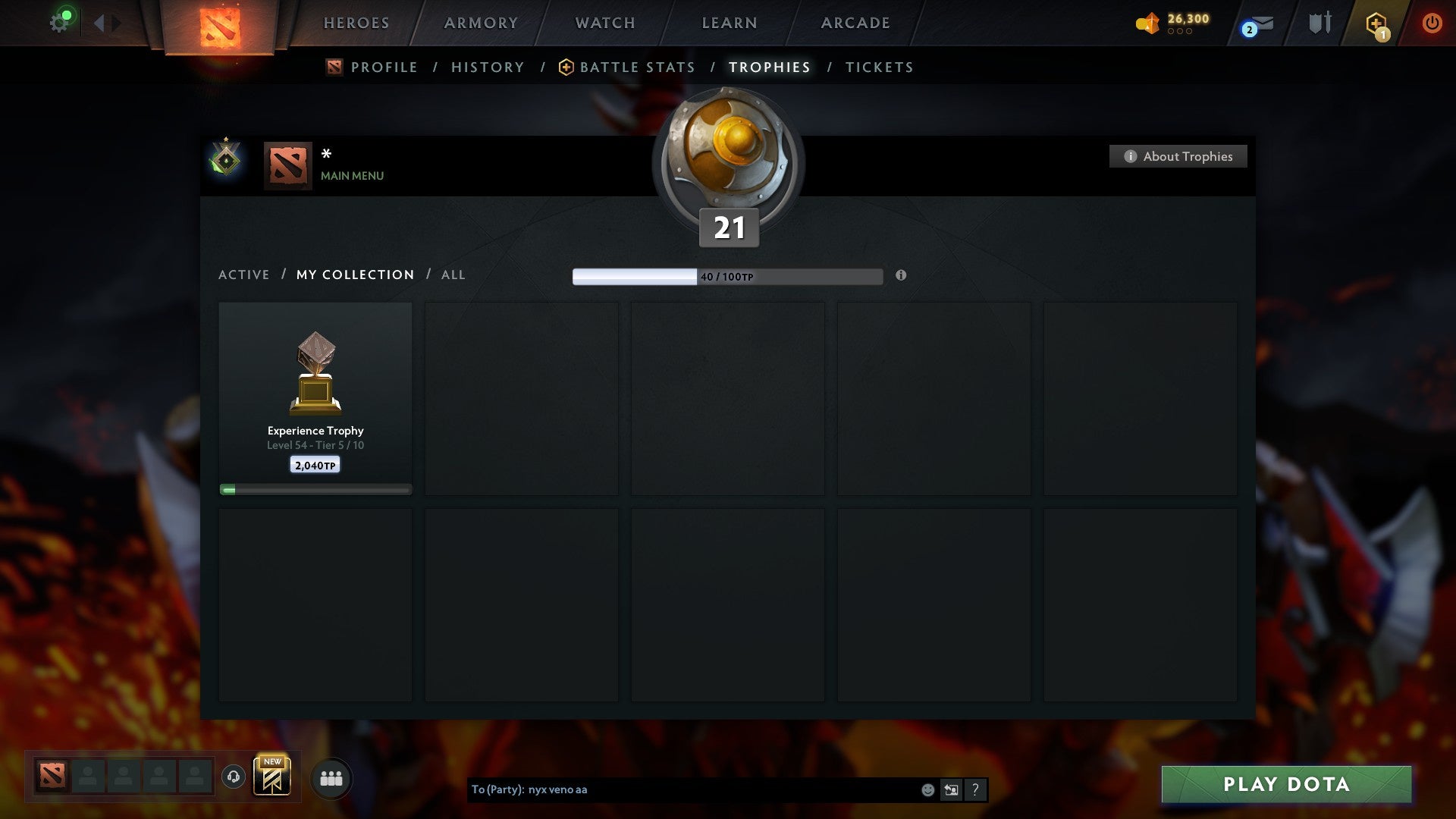Click the chat help question mark
Screen dimensions: 1456x819
click(x=975, y=789)
